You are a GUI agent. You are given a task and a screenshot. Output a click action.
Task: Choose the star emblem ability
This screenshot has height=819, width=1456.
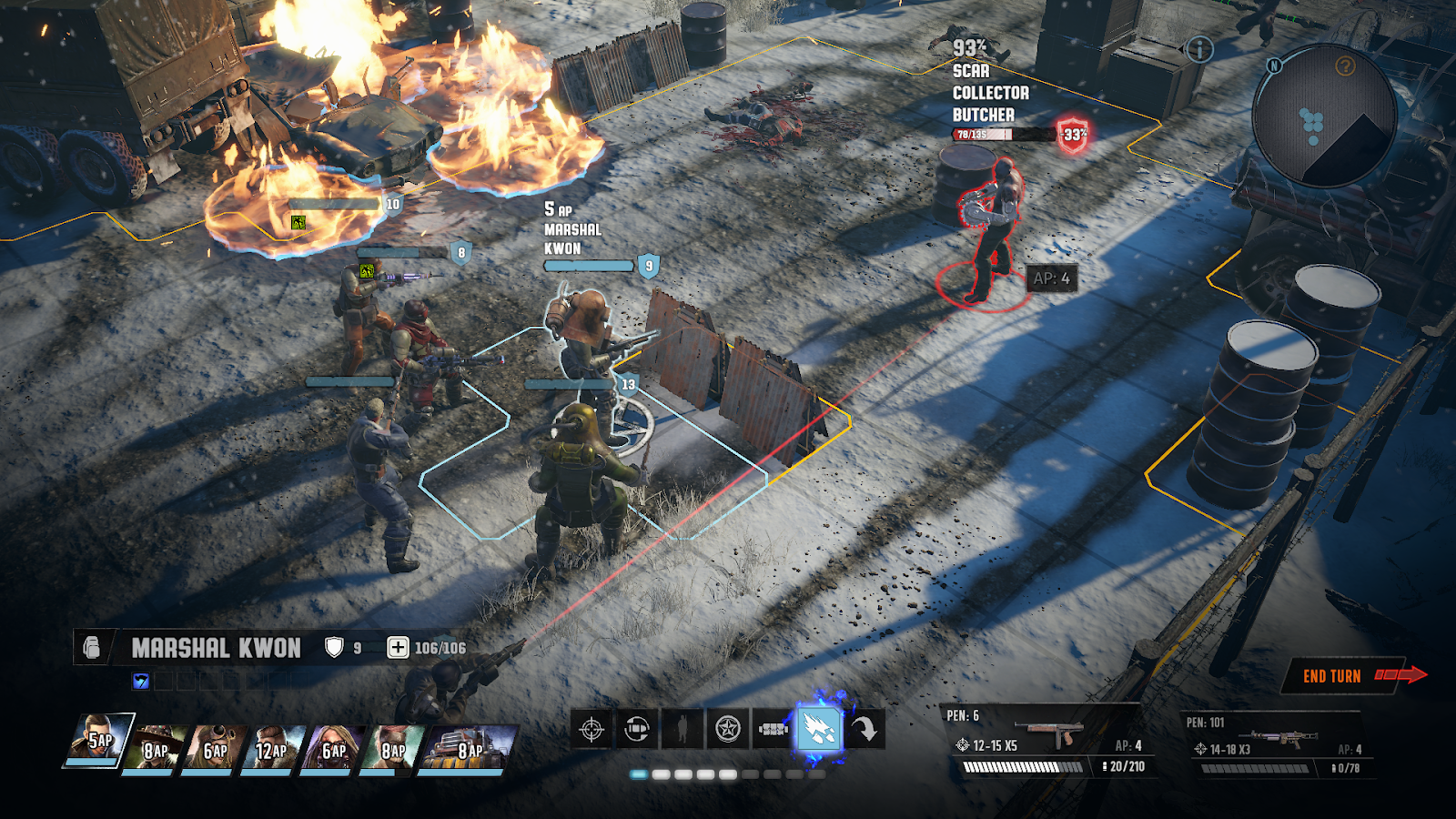[727, 729]
